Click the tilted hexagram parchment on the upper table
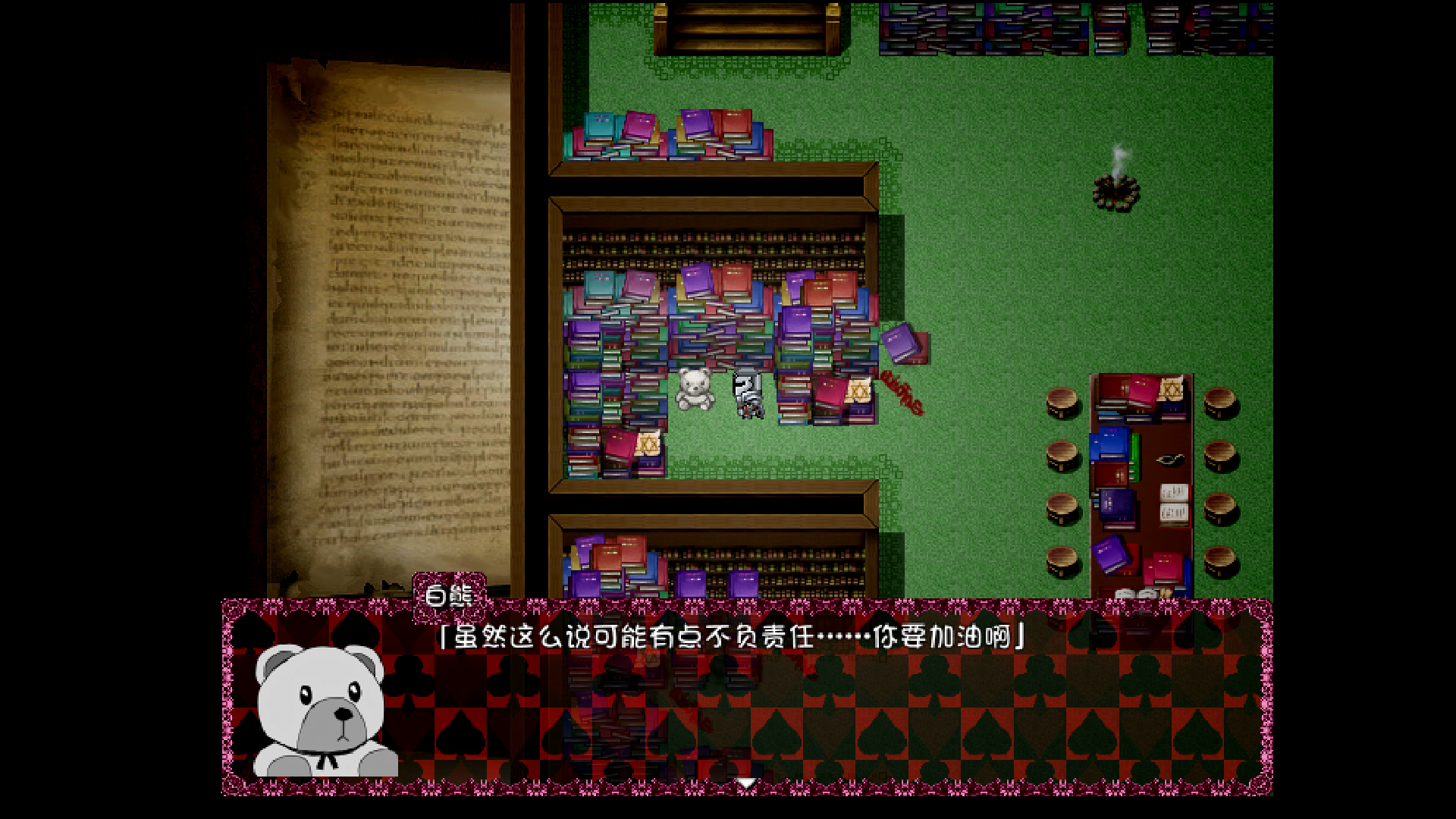 pos(1170,389)
